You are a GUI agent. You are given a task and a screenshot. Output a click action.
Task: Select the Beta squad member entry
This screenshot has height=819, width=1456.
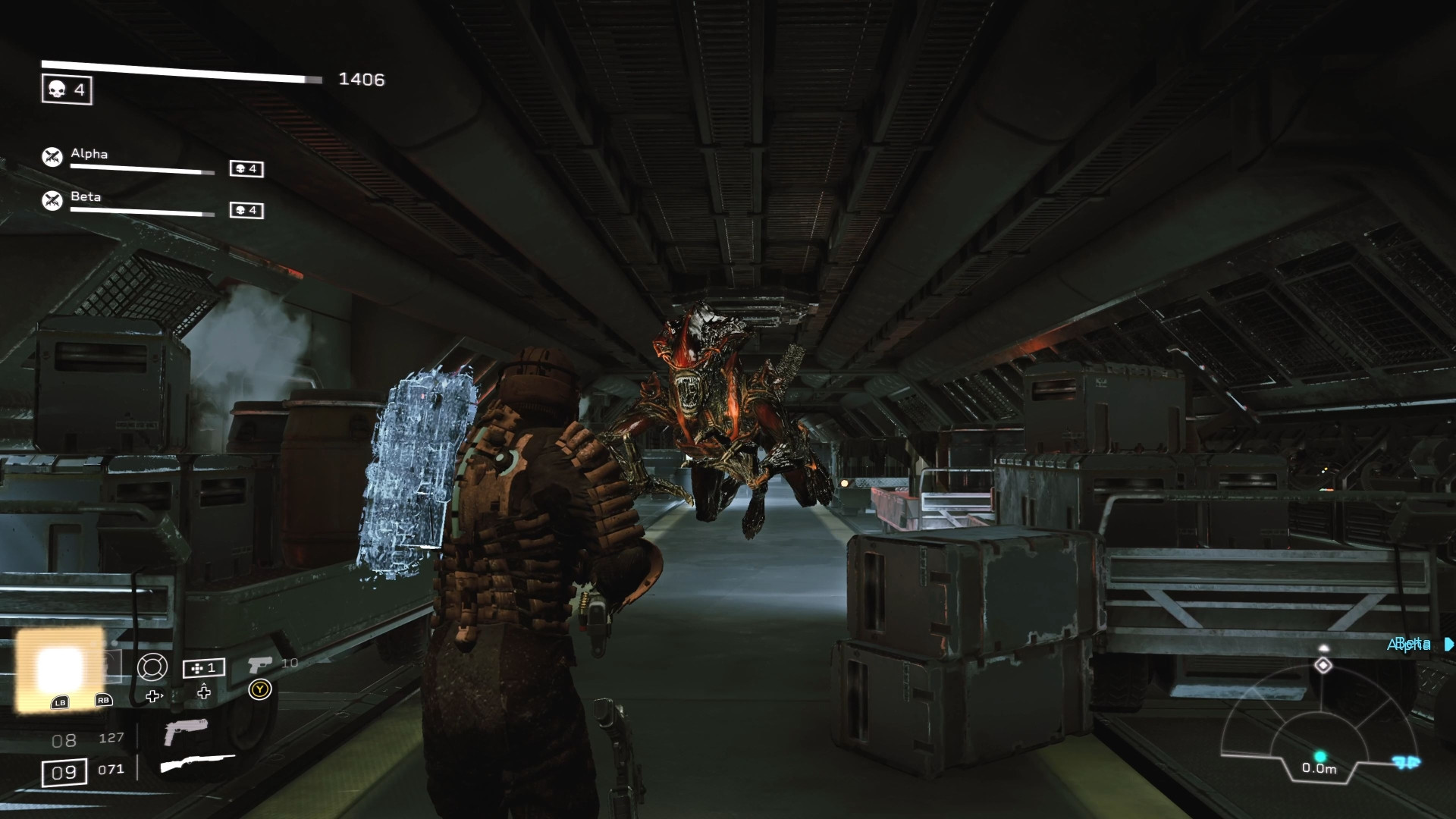tap(86, 197)
